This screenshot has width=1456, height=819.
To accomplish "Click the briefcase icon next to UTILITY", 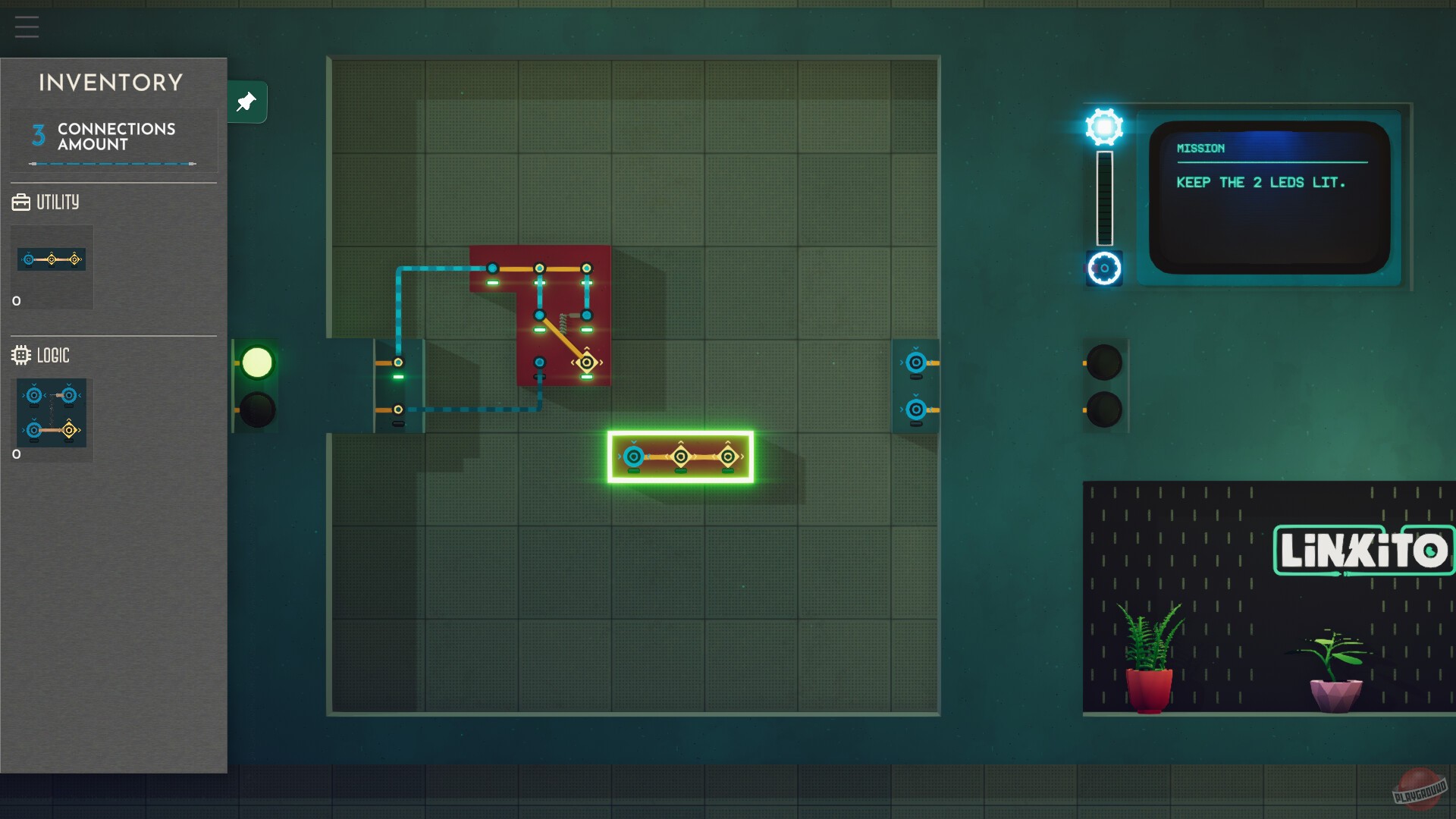I will (x=21, y=202).
